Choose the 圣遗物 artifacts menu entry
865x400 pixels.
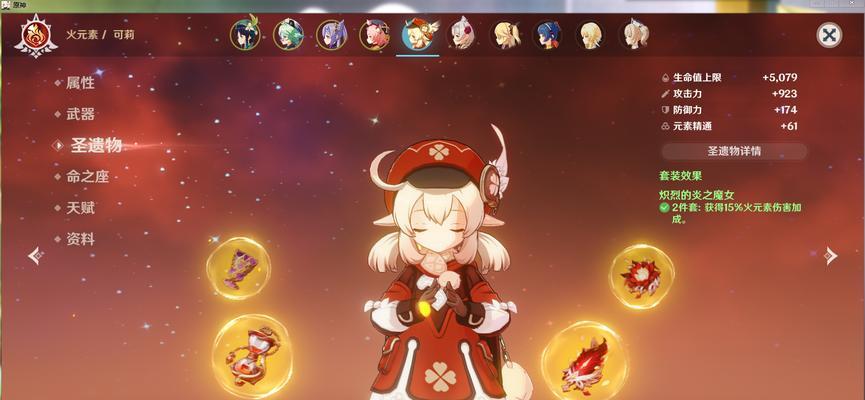95,145
